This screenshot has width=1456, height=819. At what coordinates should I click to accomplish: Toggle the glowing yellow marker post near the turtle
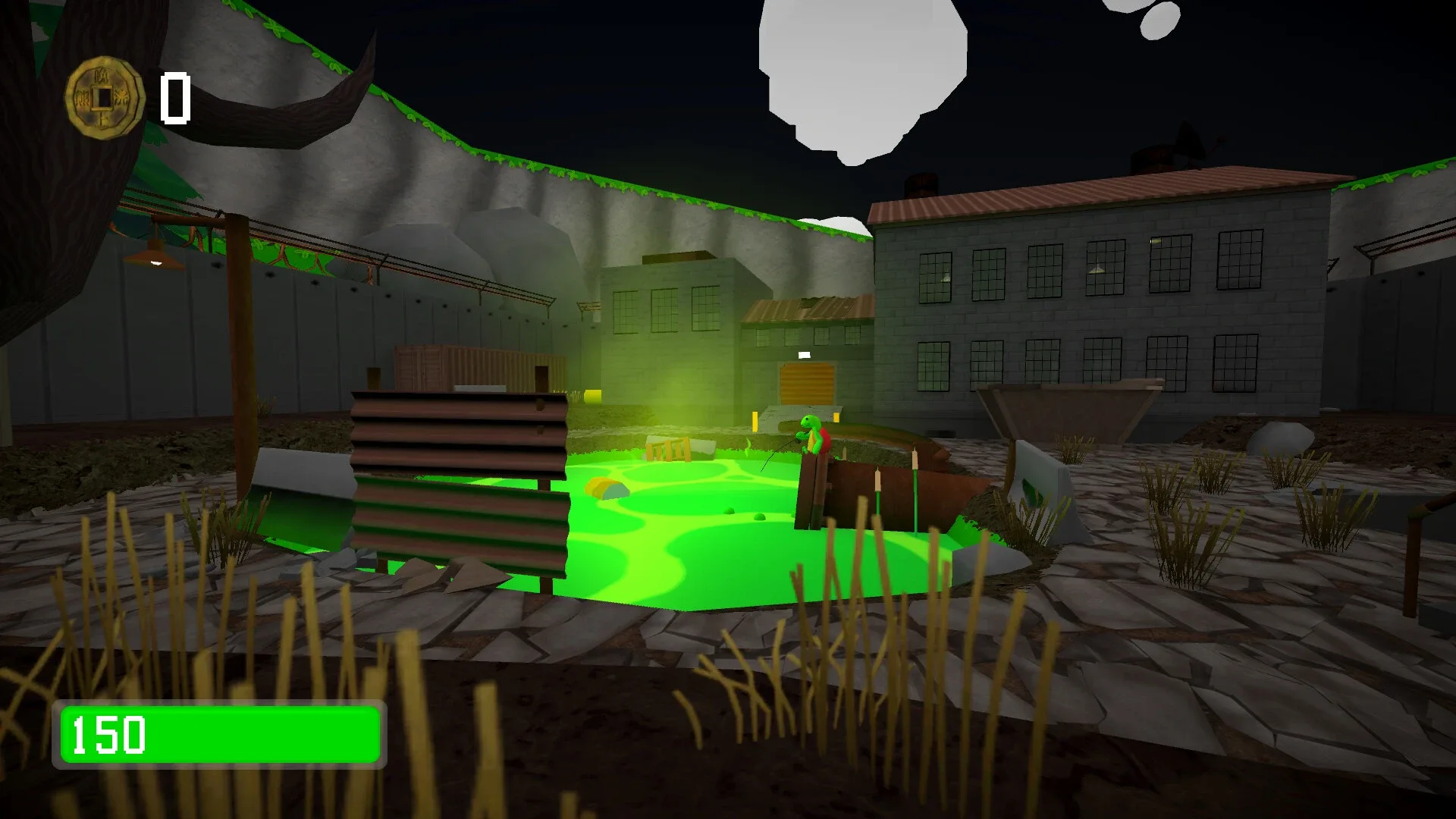tap(755, 423)
